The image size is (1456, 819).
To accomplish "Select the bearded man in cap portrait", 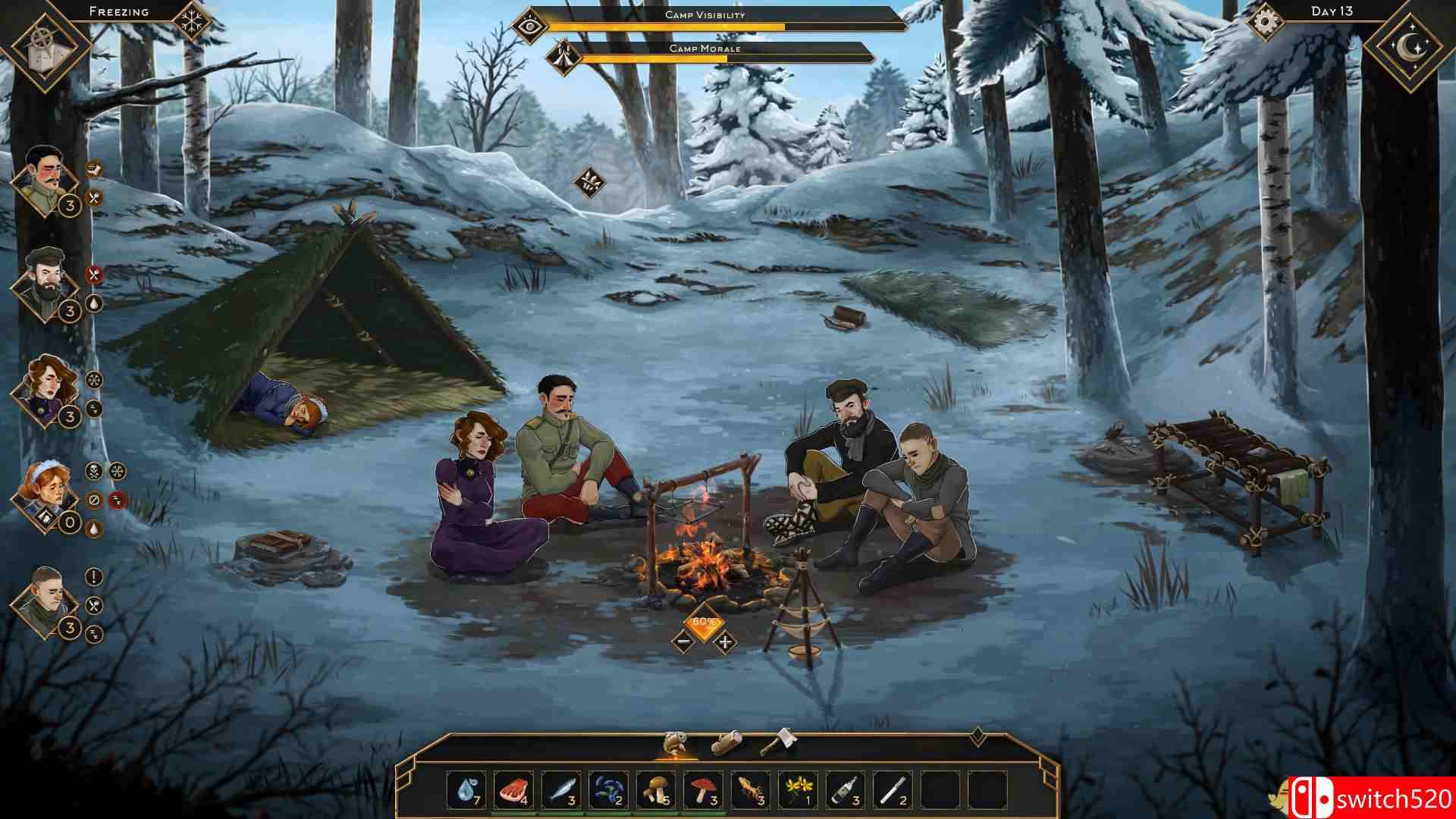I will [x=45, y=282].
